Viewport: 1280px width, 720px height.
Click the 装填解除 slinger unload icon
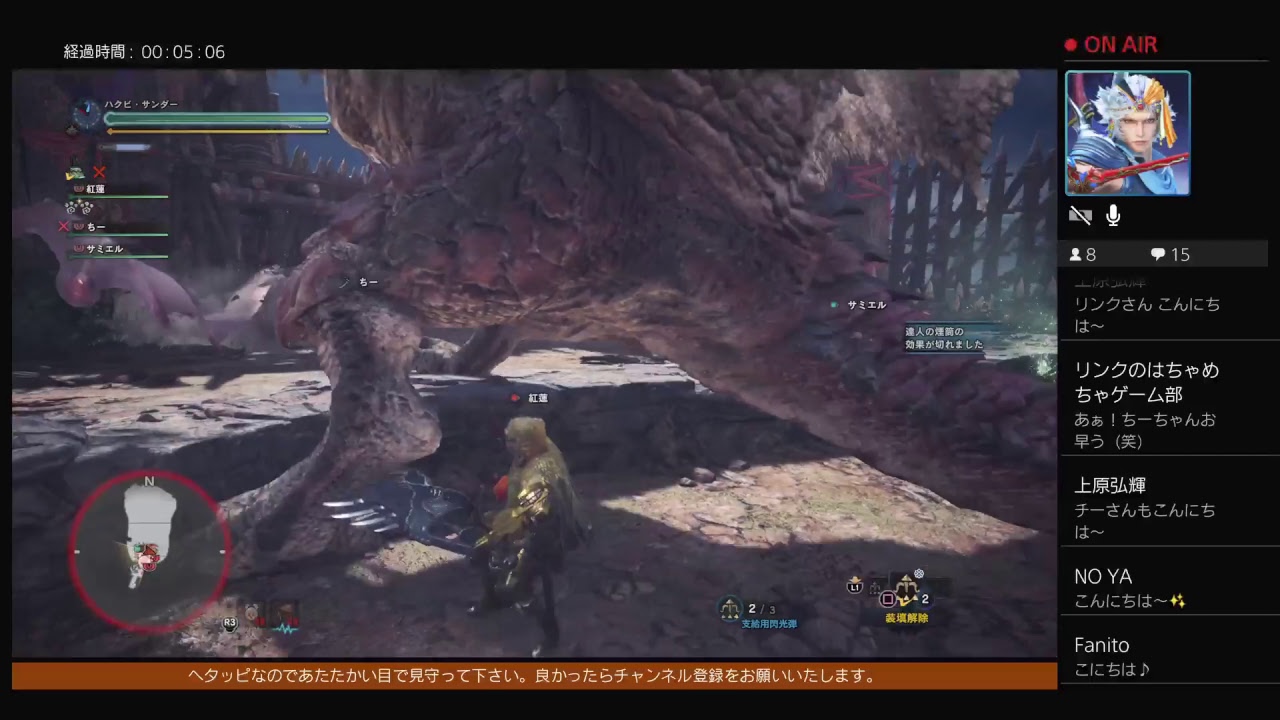(905, 590)
